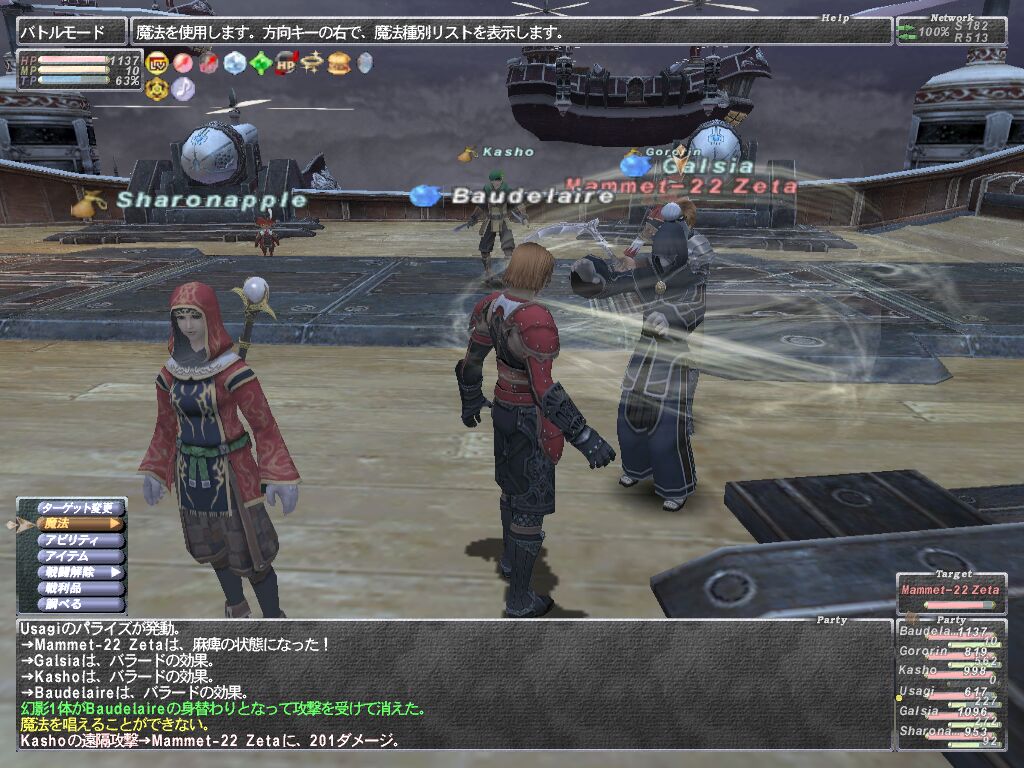Screen dimensions: 1024x768
Task: Click the music note song buff icon
Action: 183,88
